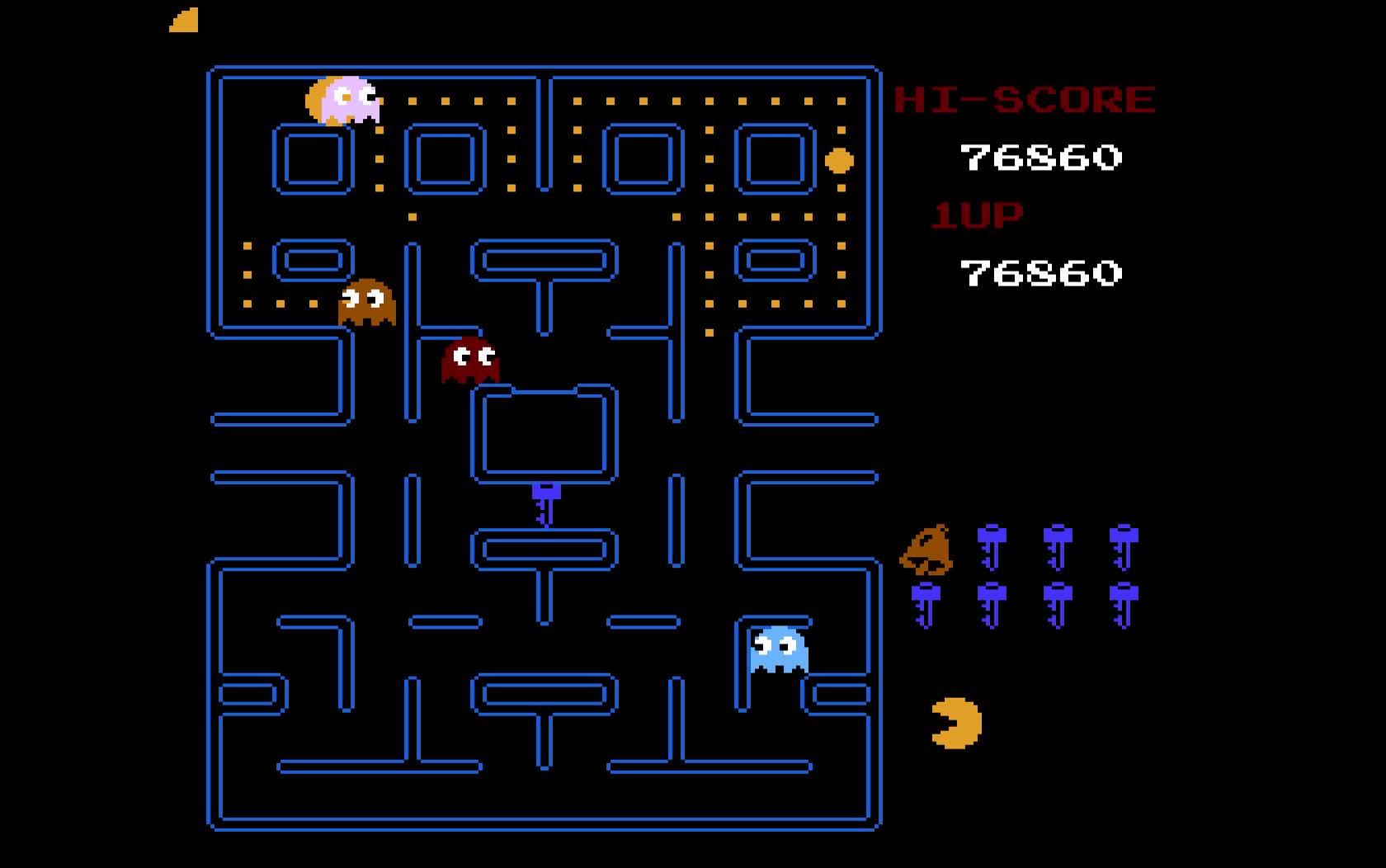The width and height of the screenshot is (1386, 868).
Task: Select the red ghost Blinky
Action: tap(470, 361)
